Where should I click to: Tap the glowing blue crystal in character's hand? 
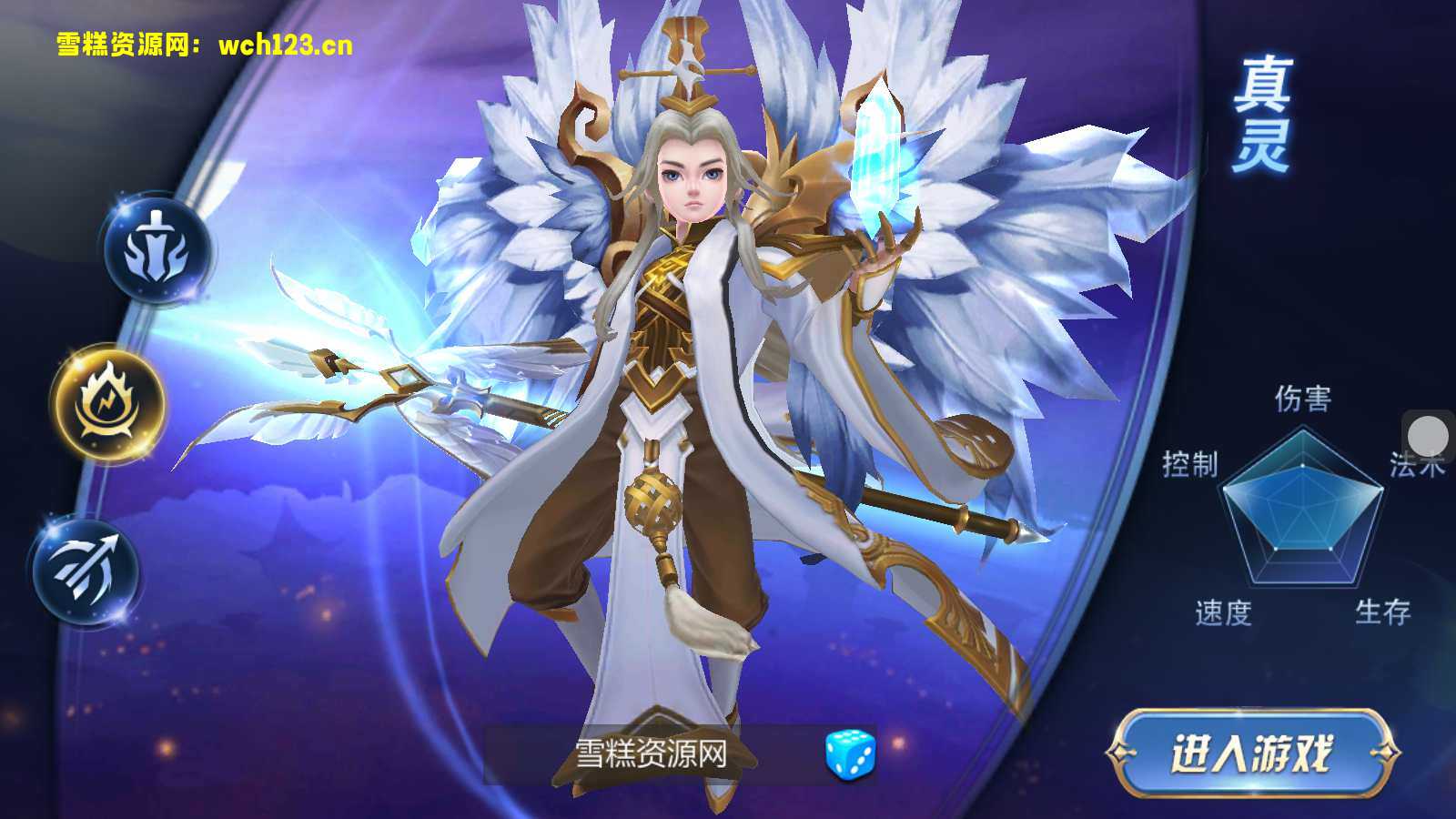click(x=878, y=155)
